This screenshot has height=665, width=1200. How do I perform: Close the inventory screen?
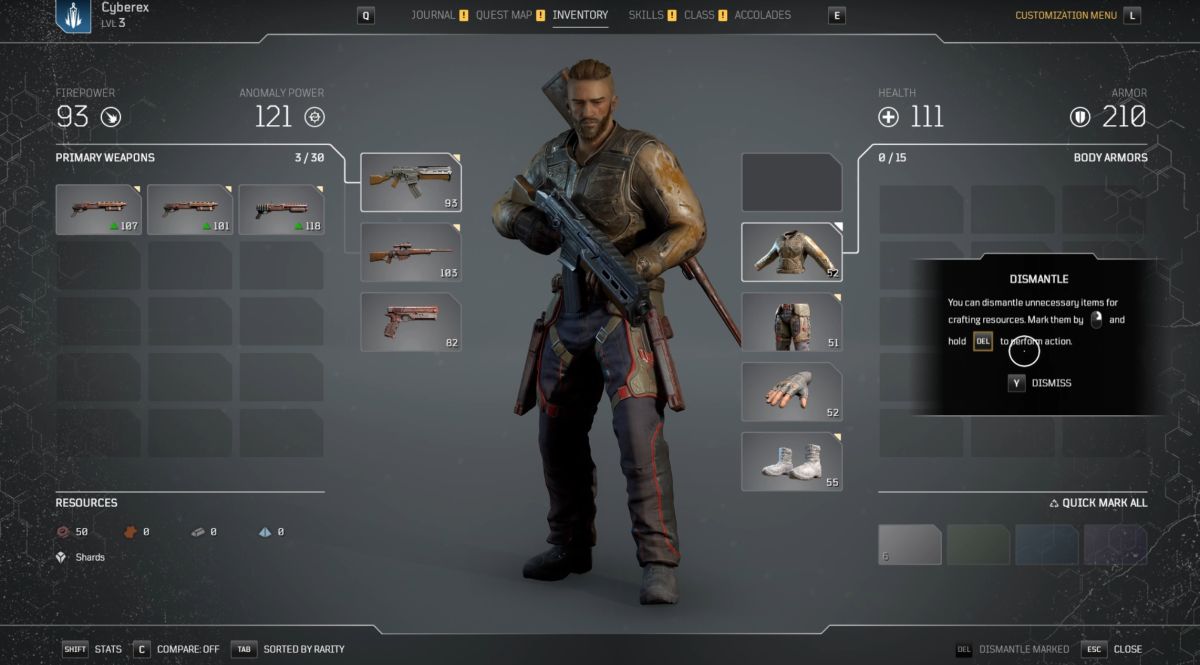point(1115,649)
